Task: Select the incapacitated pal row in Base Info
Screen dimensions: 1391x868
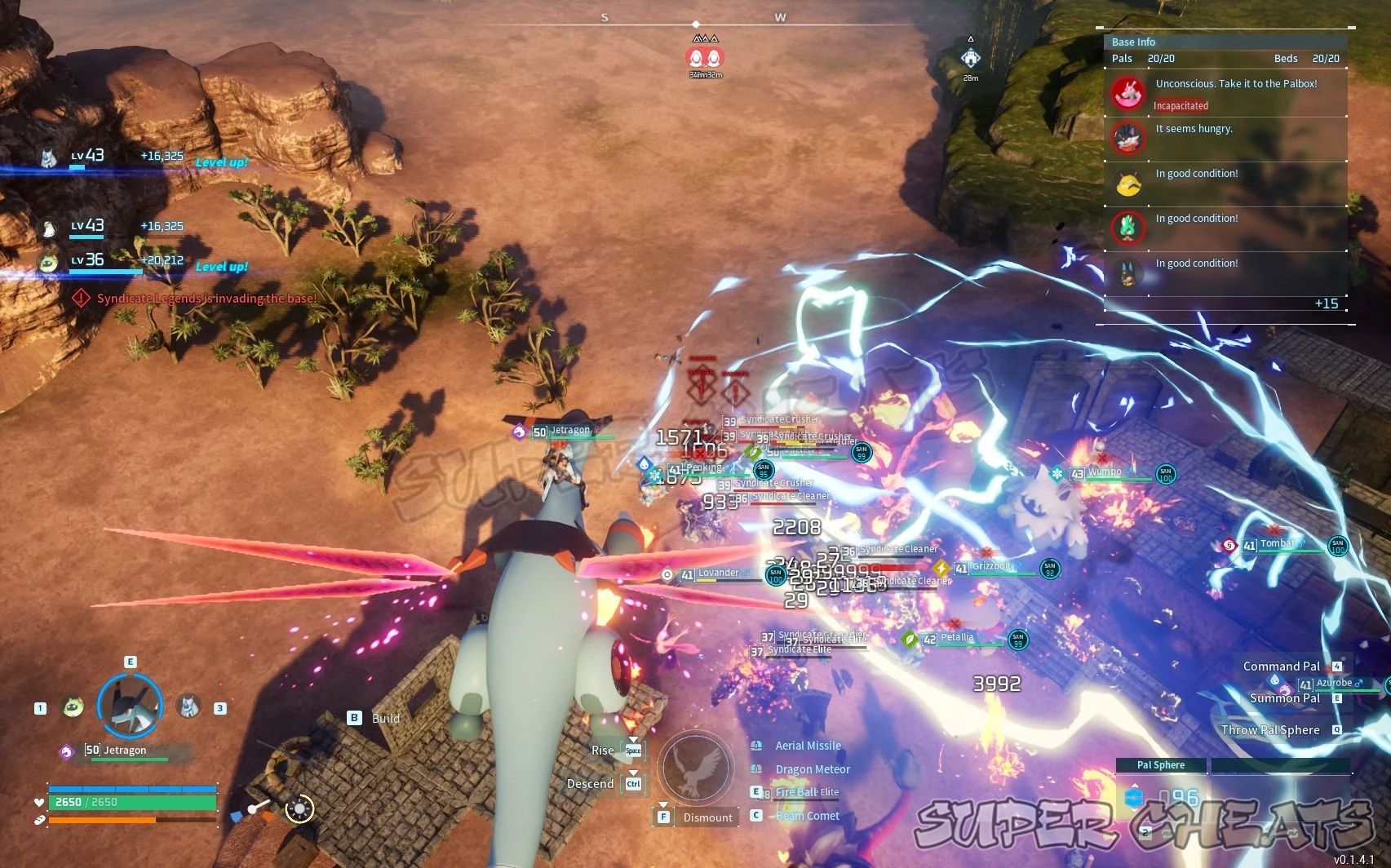Action: pos(1225,94)
